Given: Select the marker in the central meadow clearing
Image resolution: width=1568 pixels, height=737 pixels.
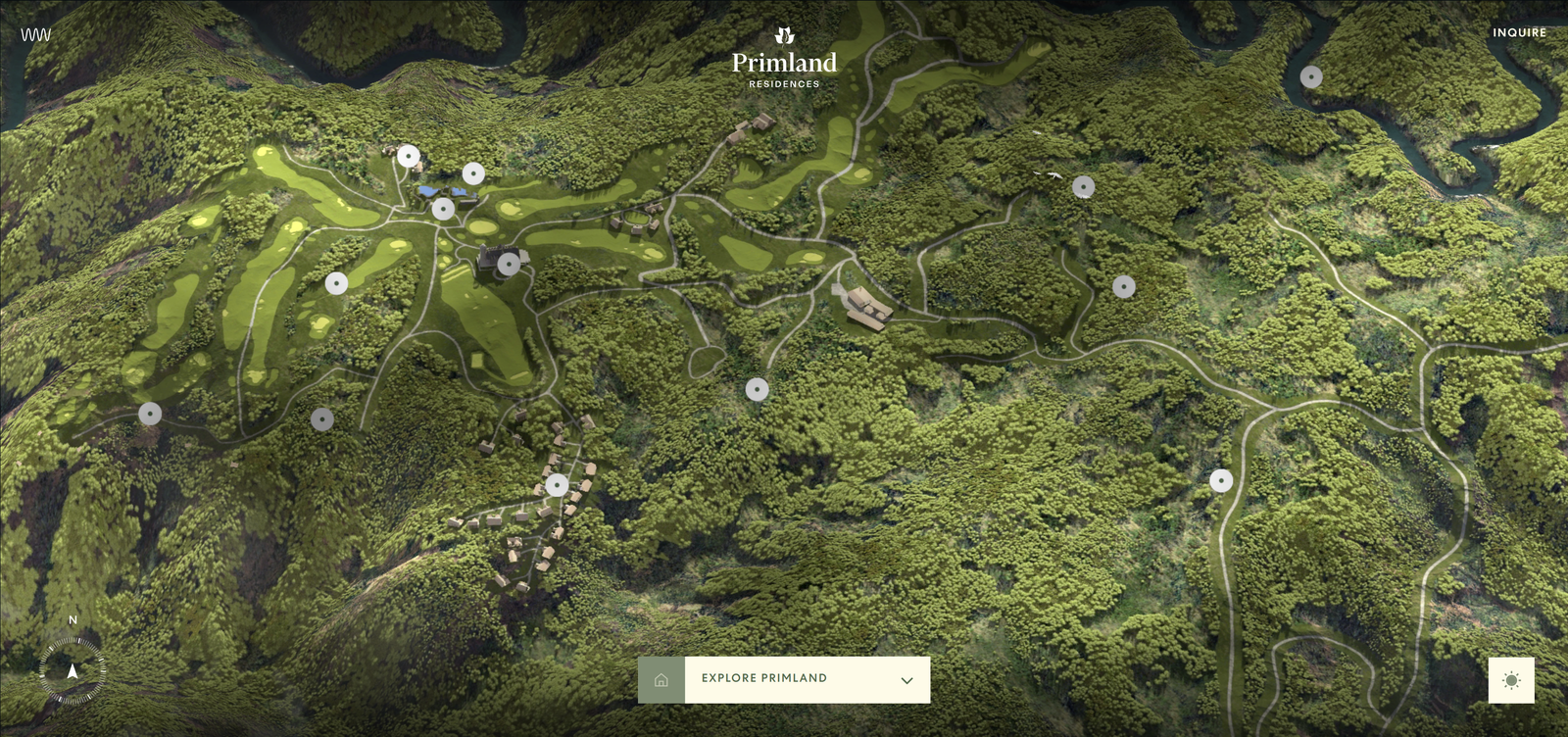Looking at the screenshot, I should tap(758, 389).
